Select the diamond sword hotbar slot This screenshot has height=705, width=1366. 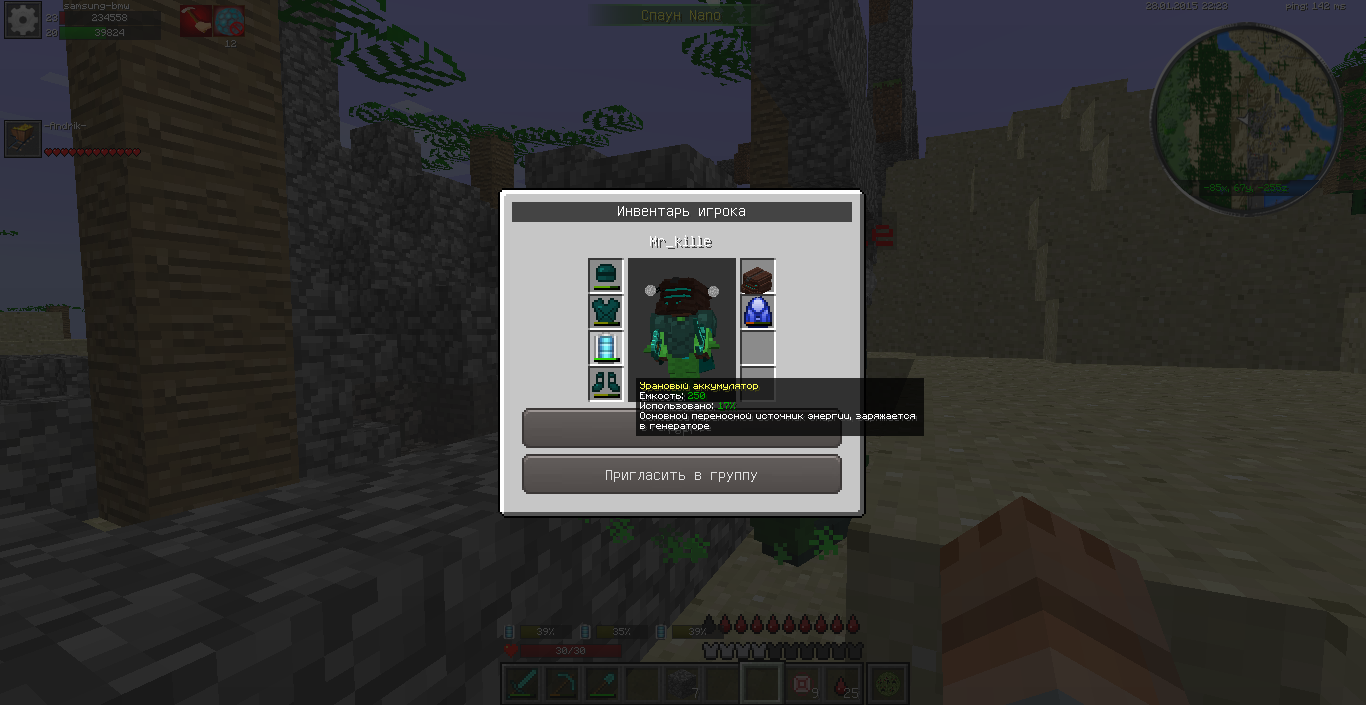coord(522,683)
